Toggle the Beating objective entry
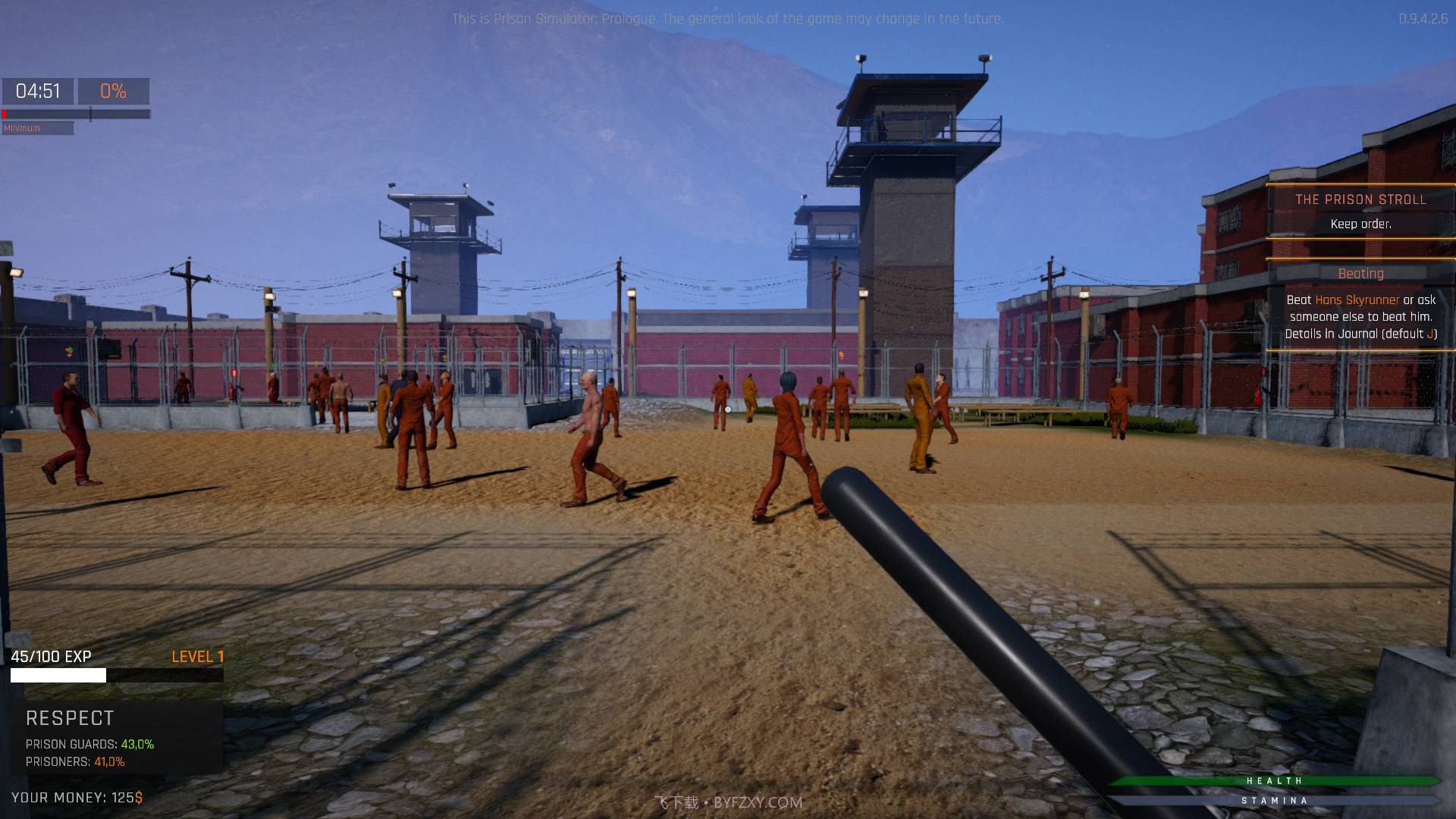 coord(1360,274)
